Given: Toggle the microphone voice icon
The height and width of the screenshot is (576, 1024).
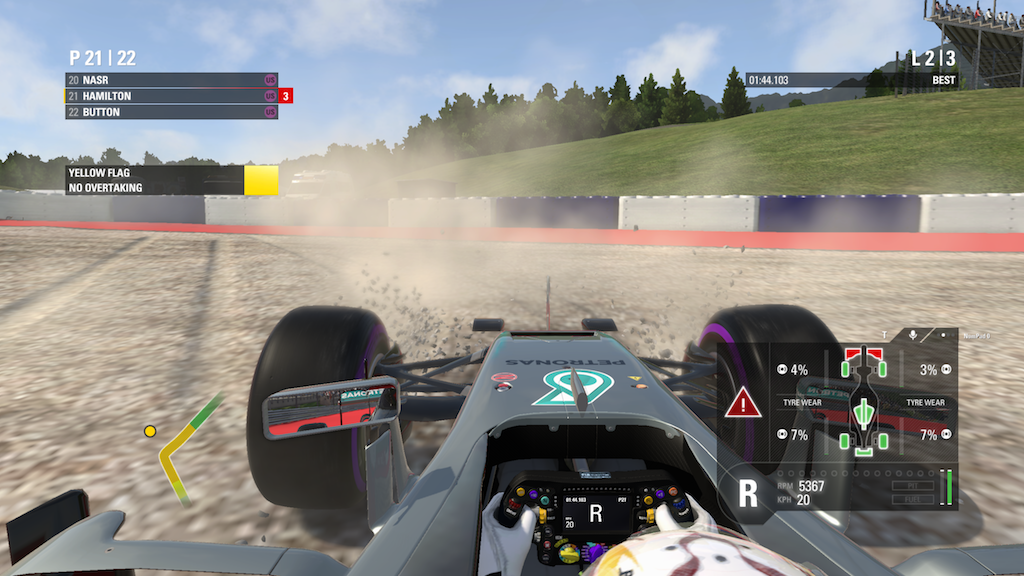Looking at the screenshot, I should coord(913,334).
